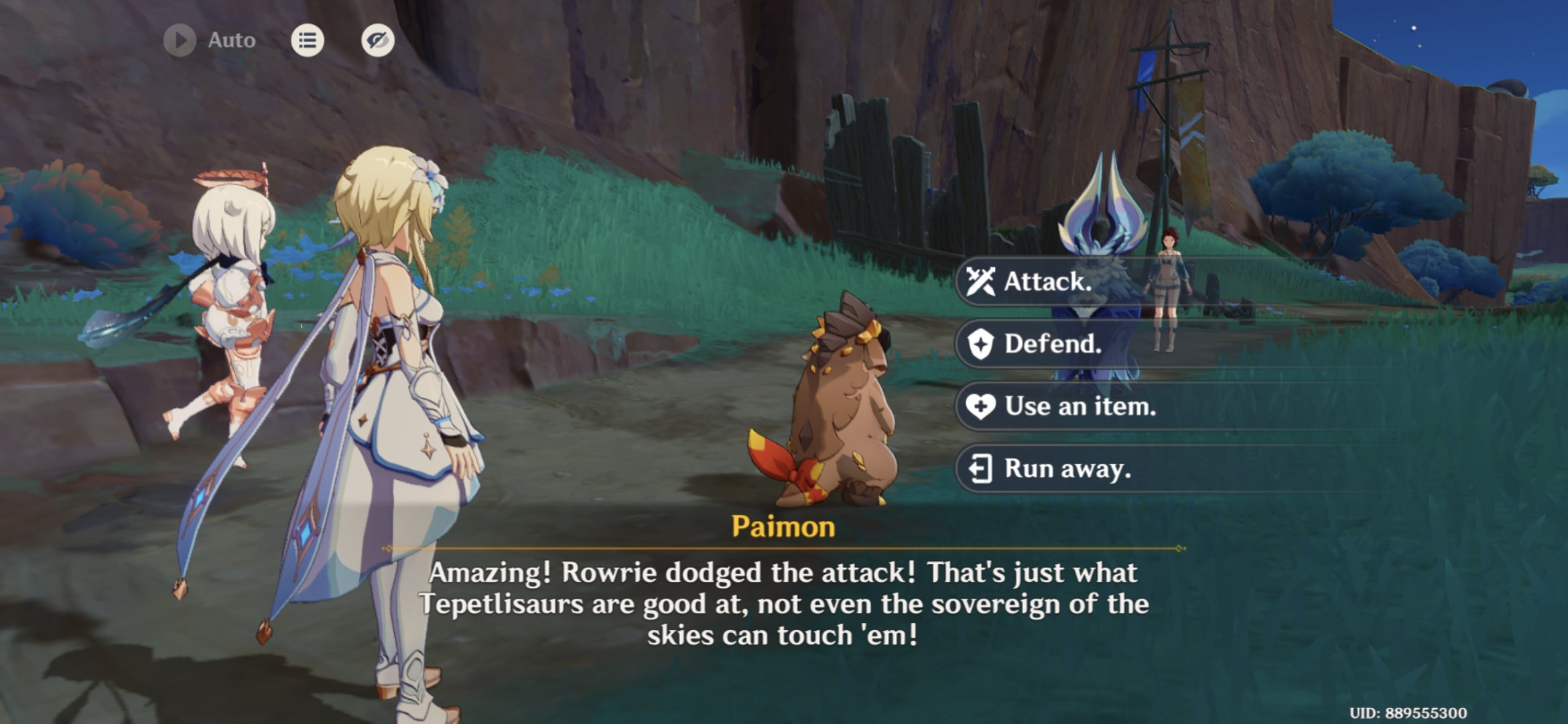Click the heart icon beside Use an item

(981, 406)
